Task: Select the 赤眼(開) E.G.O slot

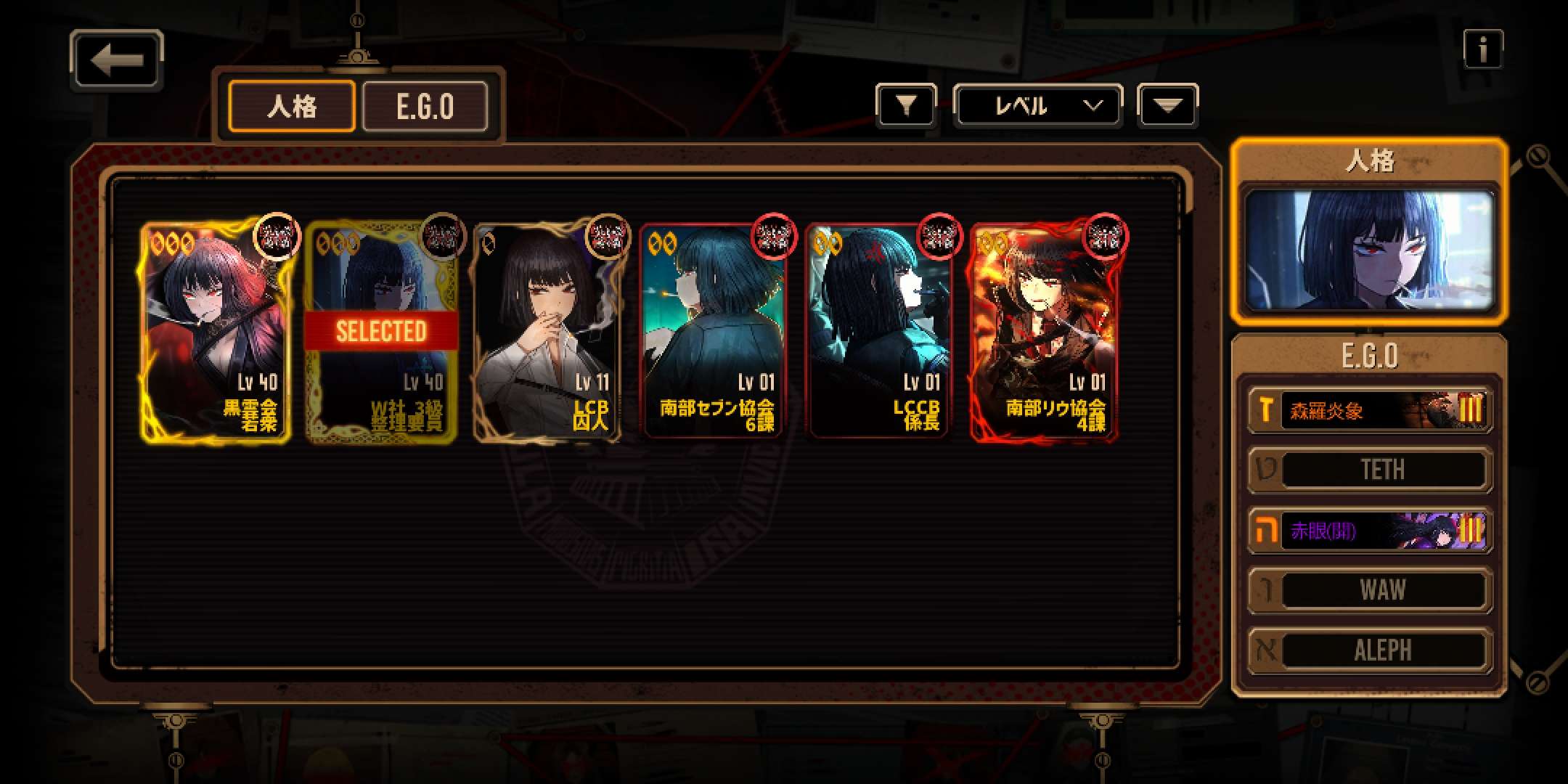Action: pyautogui.click(x=1369, y=531)
